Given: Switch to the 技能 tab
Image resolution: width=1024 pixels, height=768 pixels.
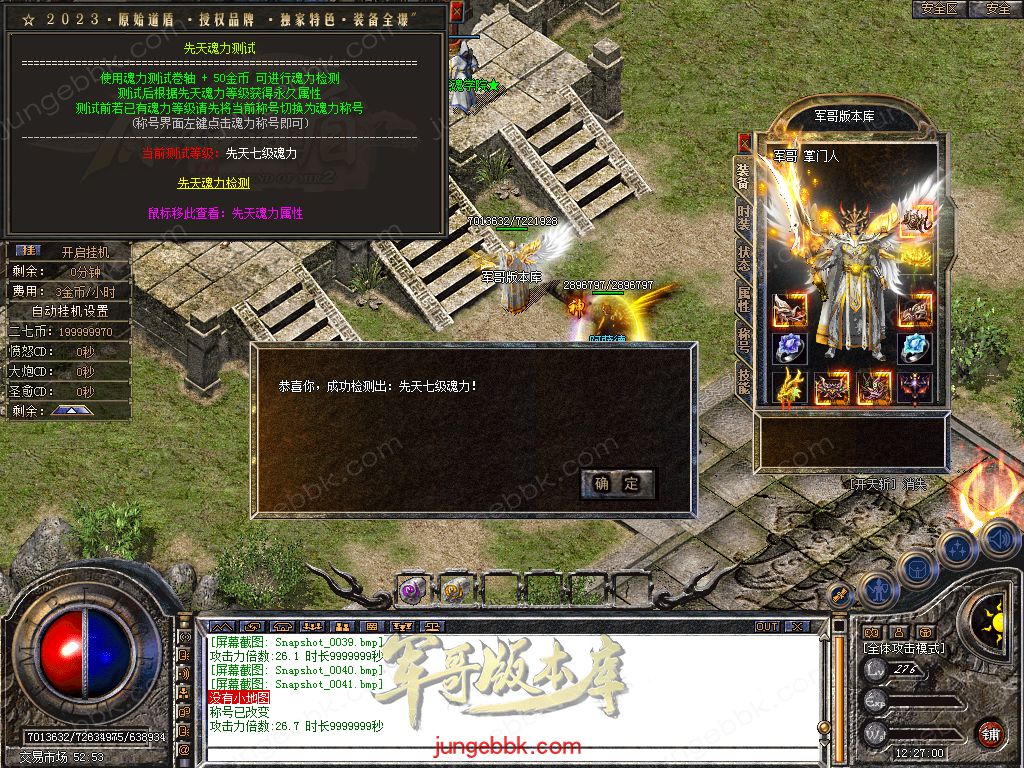Looking at the screenshot, I should click(x=743, y=379).
